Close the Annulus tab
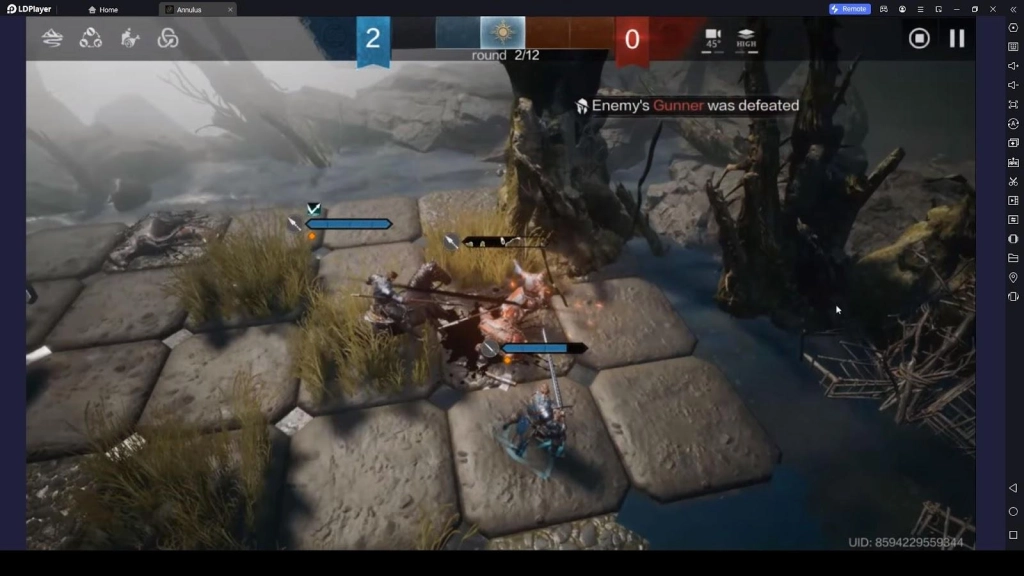 [230, 9]
